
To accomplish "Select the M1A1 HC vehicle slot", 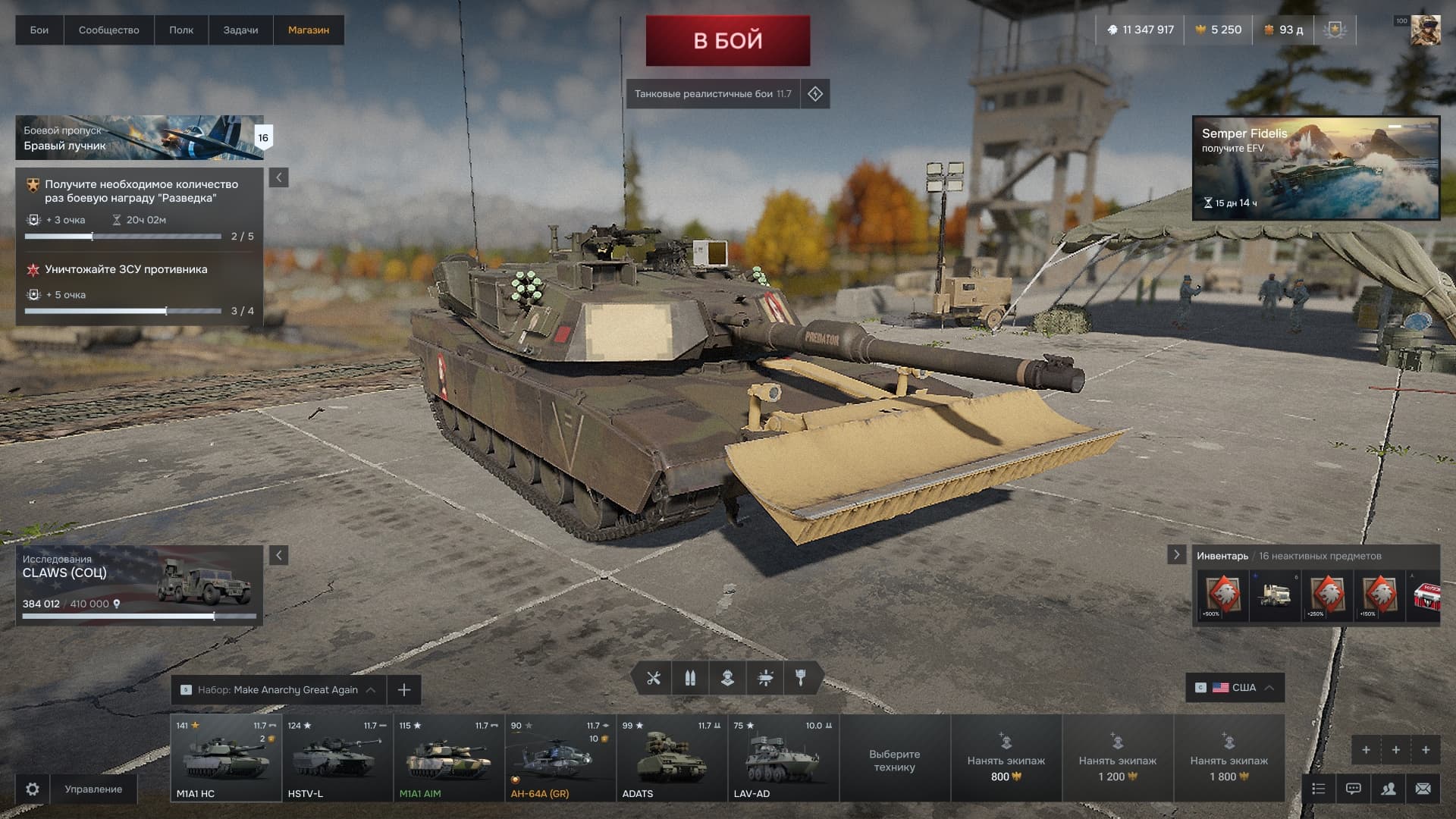I will [226, 758].
